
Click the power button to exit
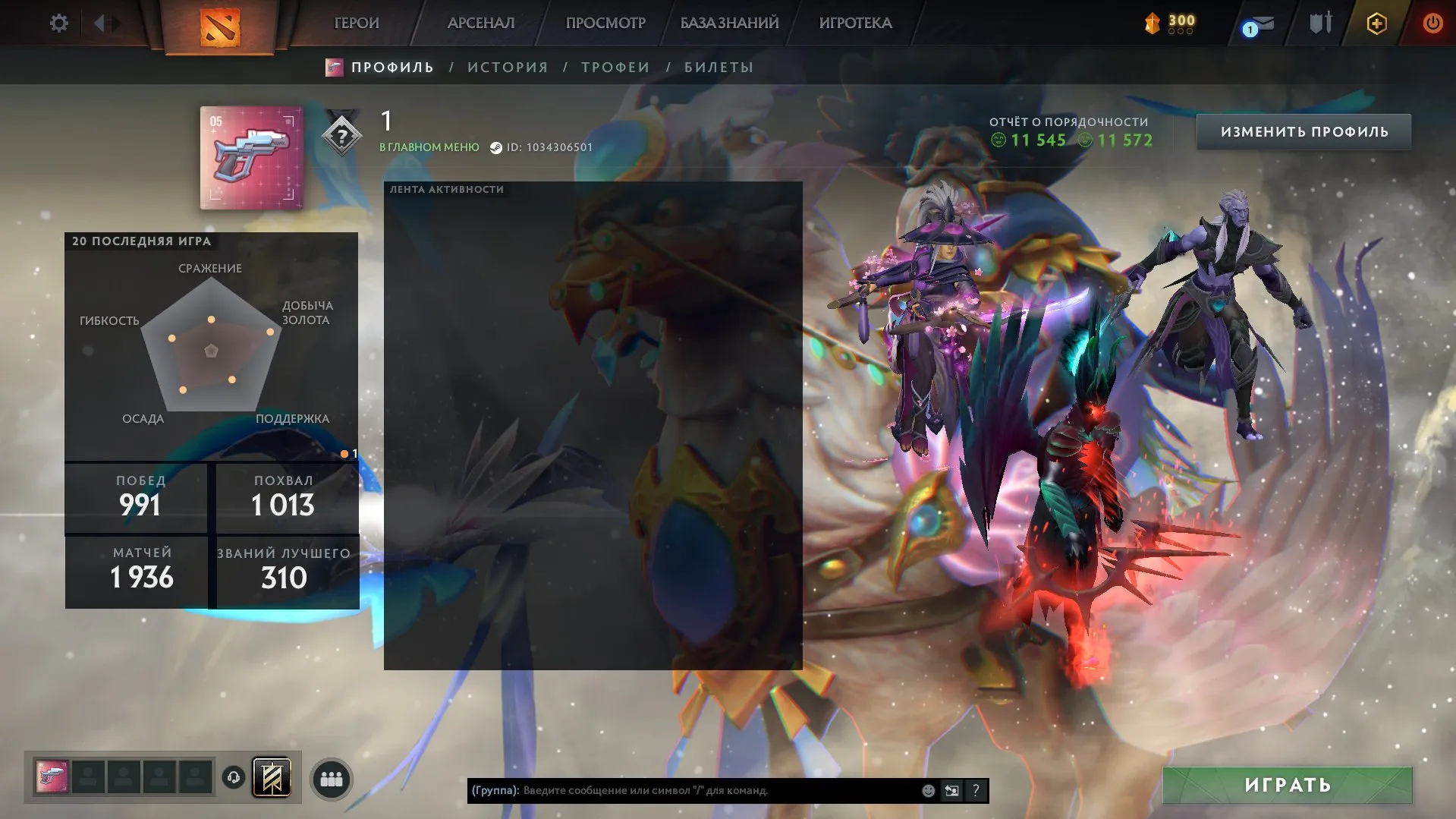pos(1432,23)
